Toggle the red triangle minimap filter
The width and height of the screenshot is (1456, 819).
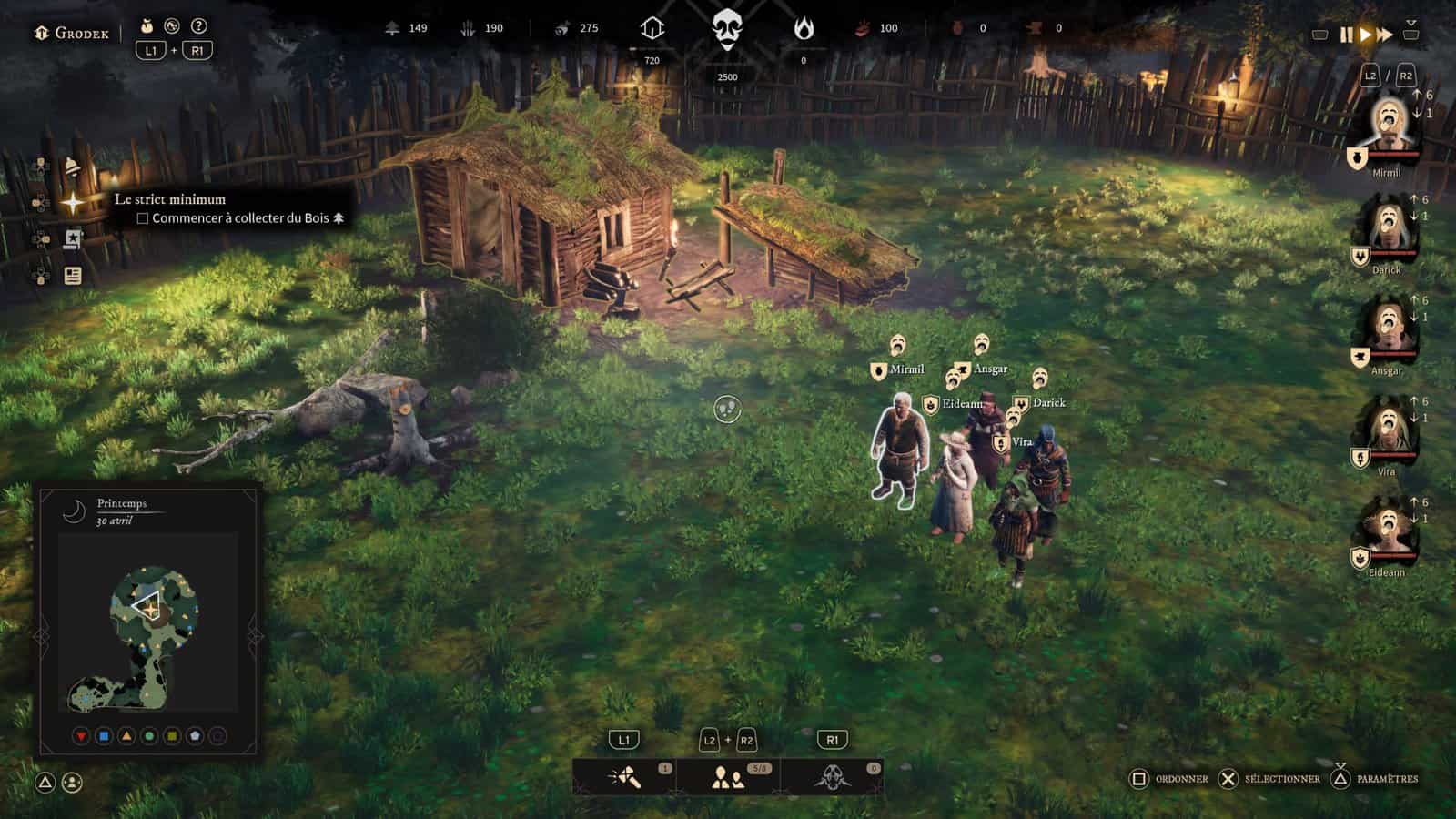click(81, 735)
